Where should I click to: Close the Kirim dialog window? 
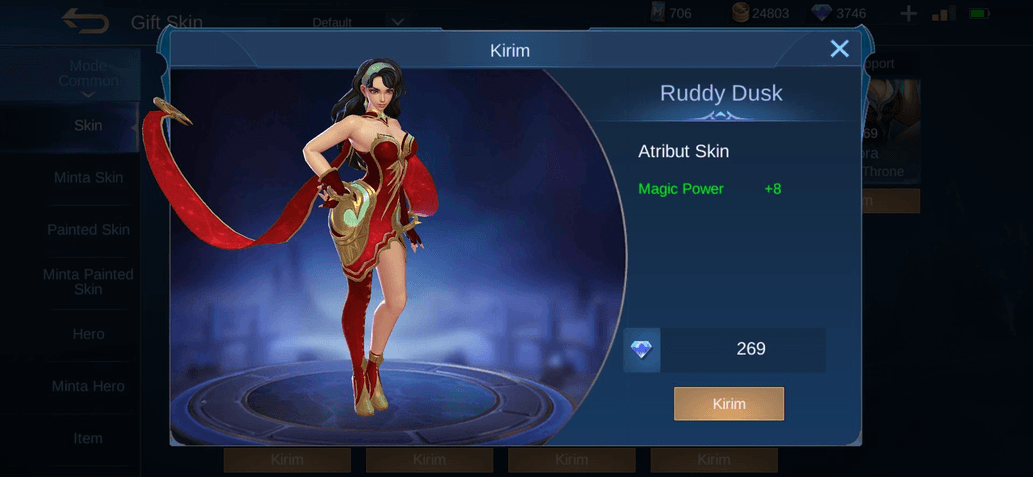tap(839, 49)
